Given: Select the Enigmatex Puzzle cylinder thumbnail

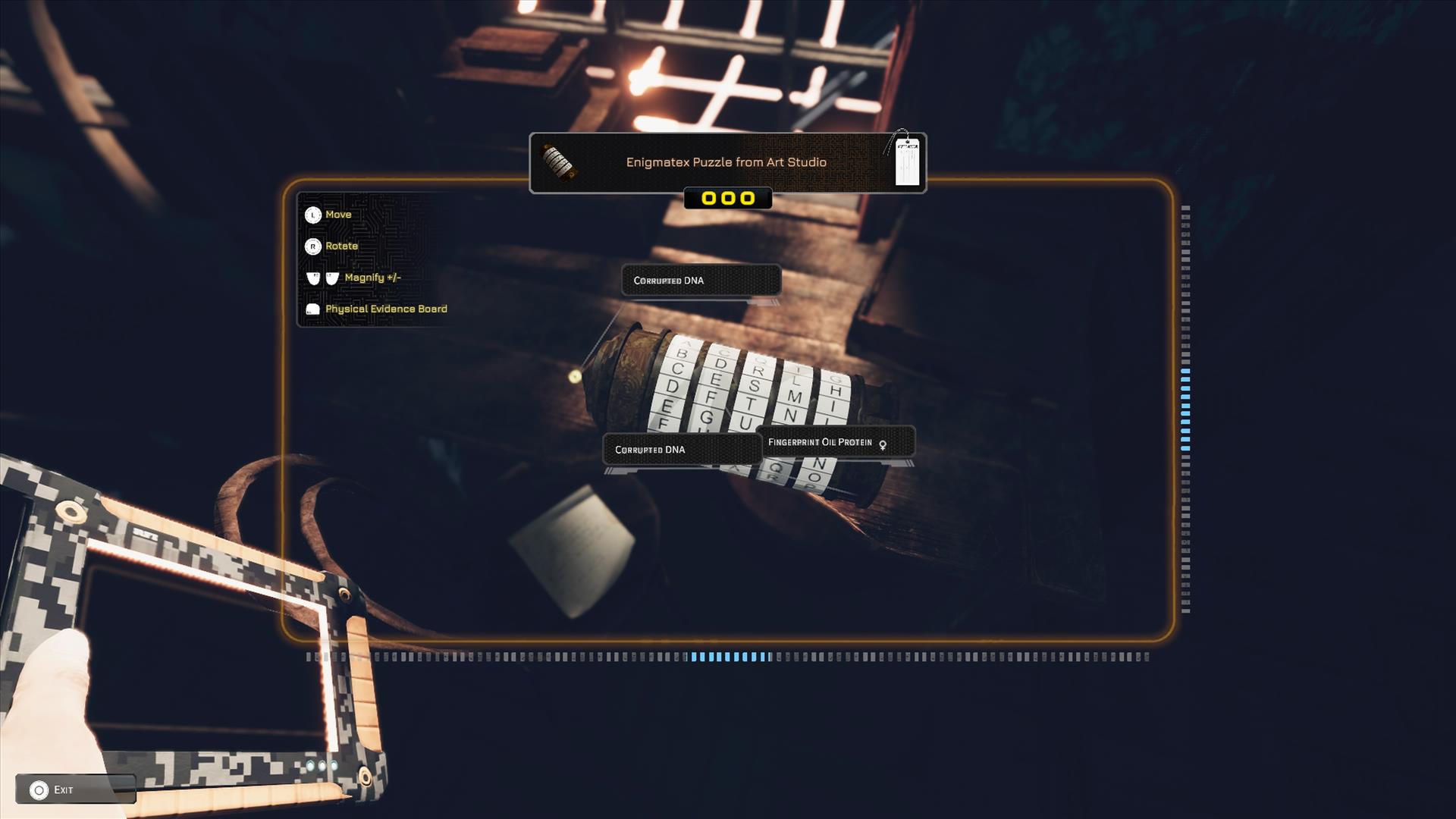Looking at the screenshot, I should coord(559,162).
